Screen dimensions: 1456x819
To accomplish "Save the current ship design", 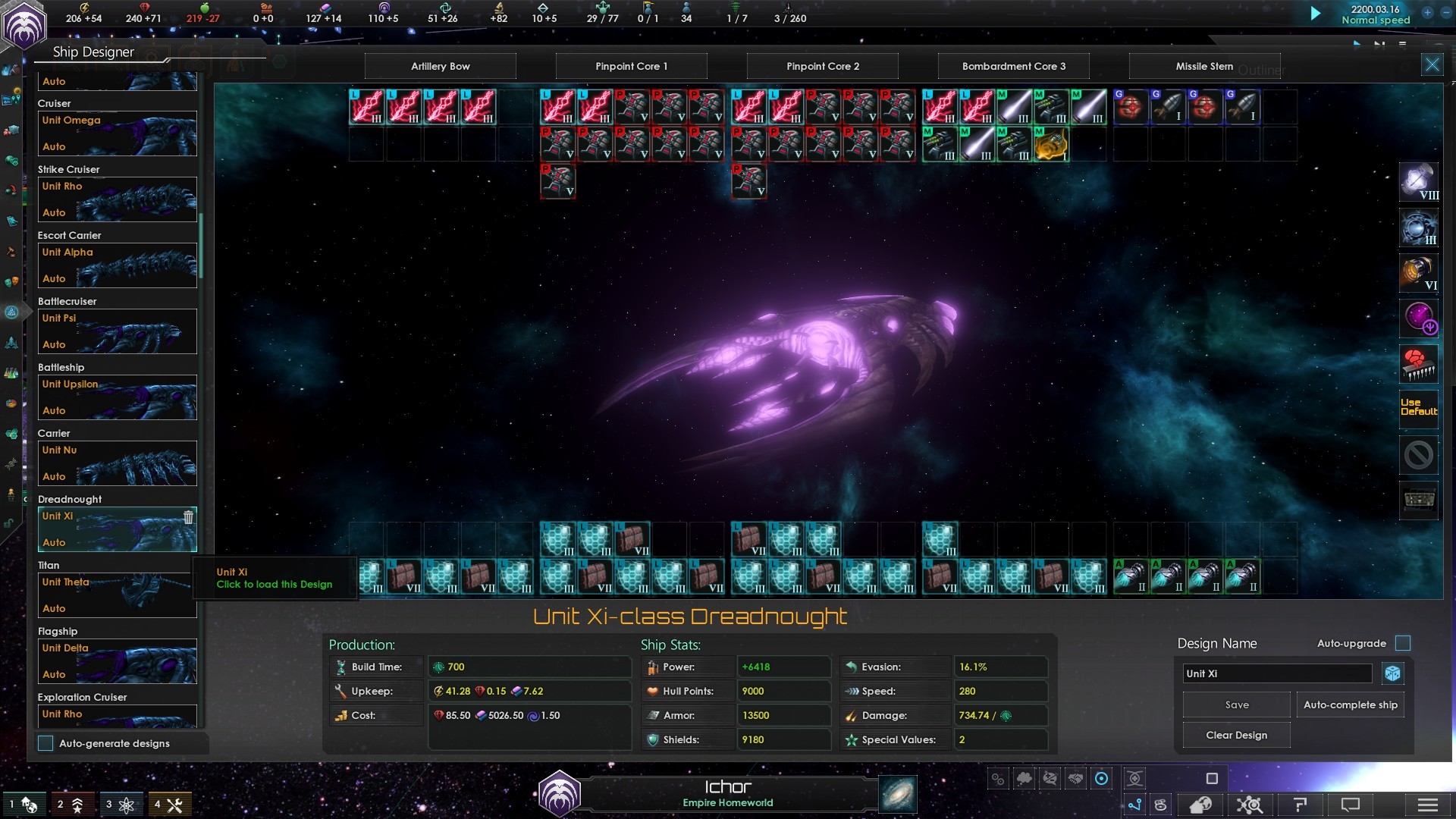I will tap(1236, 705).
